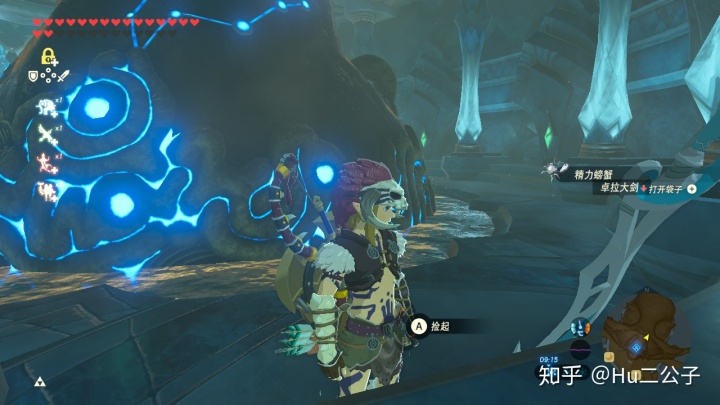This screenshot has height=405, width=720.
Task: Select the 精力螃蟹 pickup notification
Action: pos(570,170)
